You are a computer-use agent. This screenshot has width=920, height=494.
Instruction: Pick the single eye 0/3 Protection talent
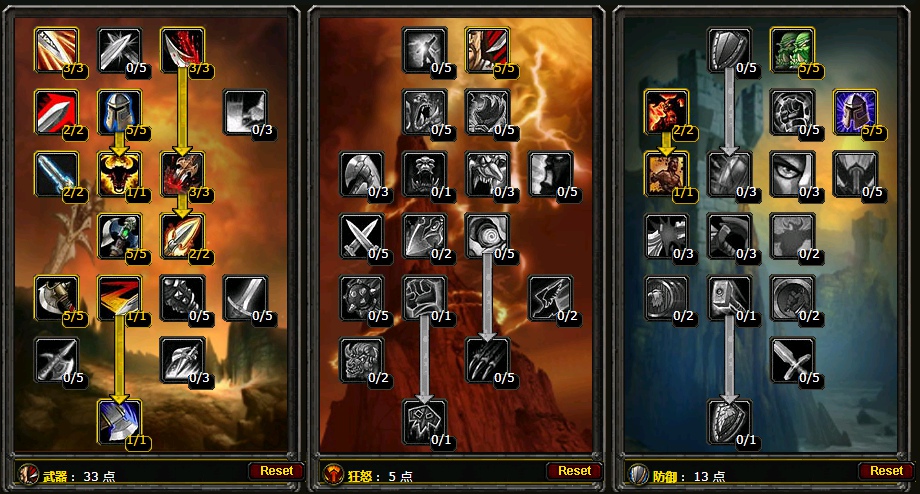click(792, 173)
